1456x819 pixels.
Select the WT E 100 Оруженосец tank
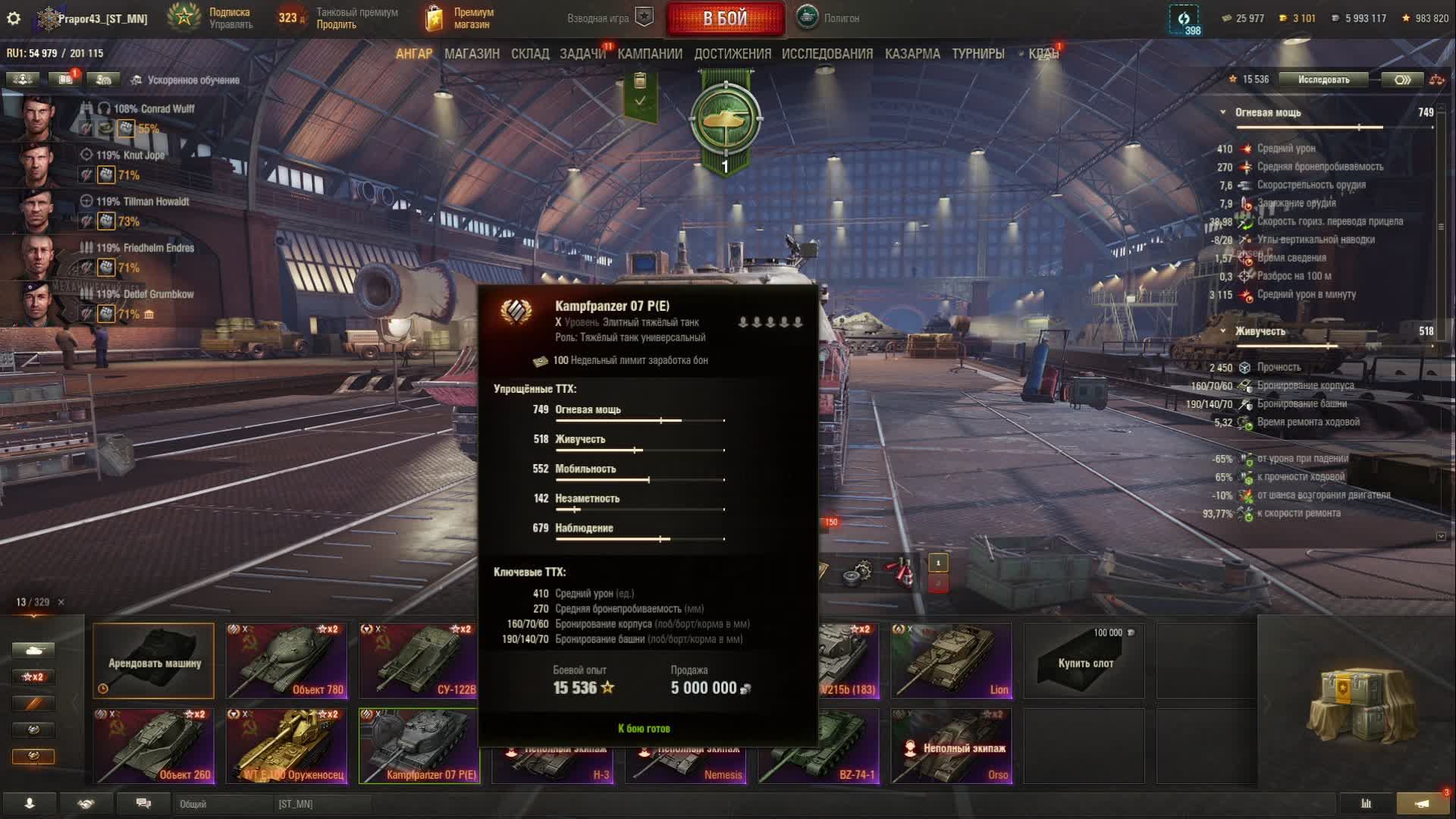pyautogui.click(x=287, y=745)
